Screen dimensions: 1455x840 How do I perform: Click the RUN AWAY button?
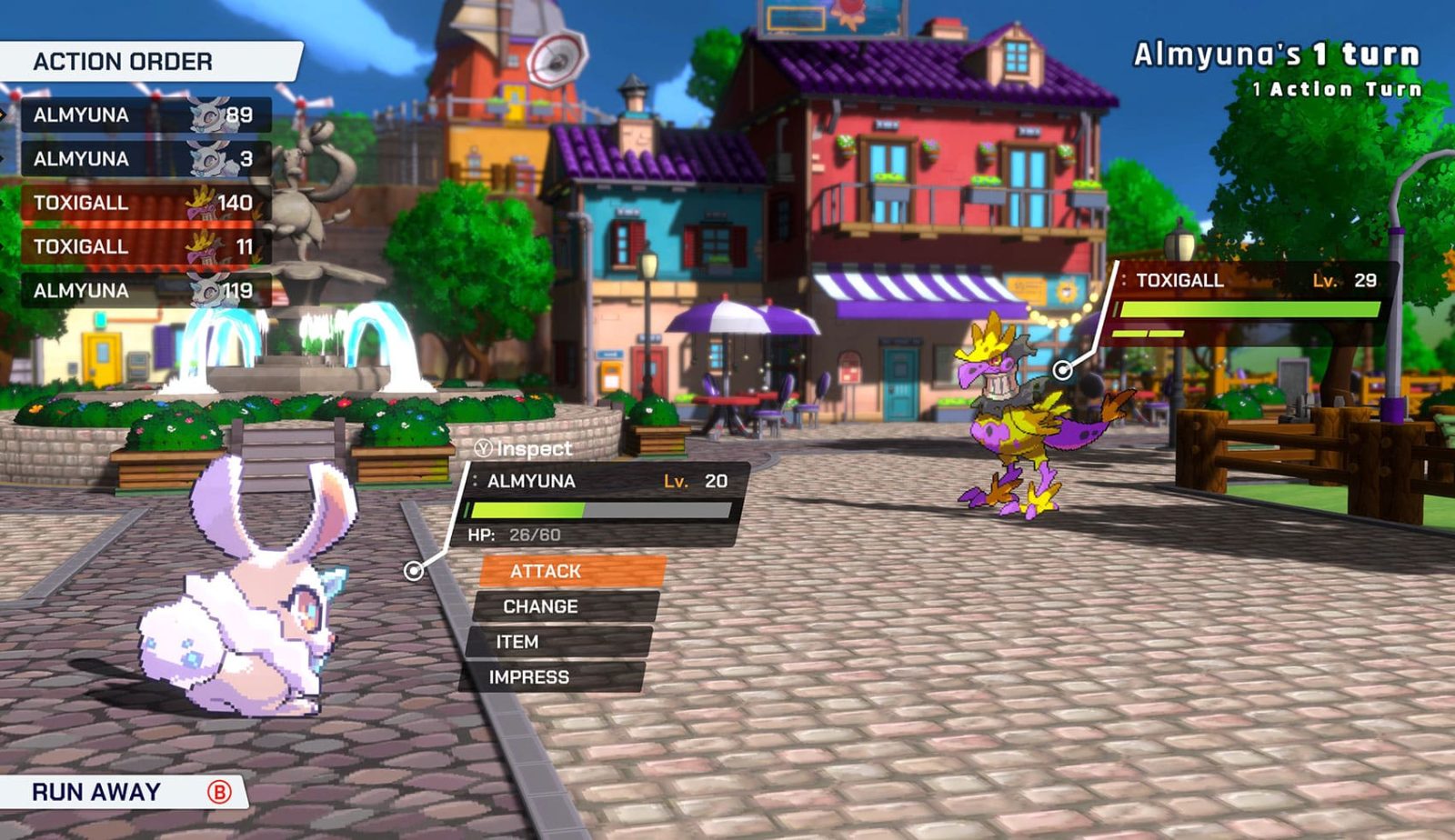[123, 792]
